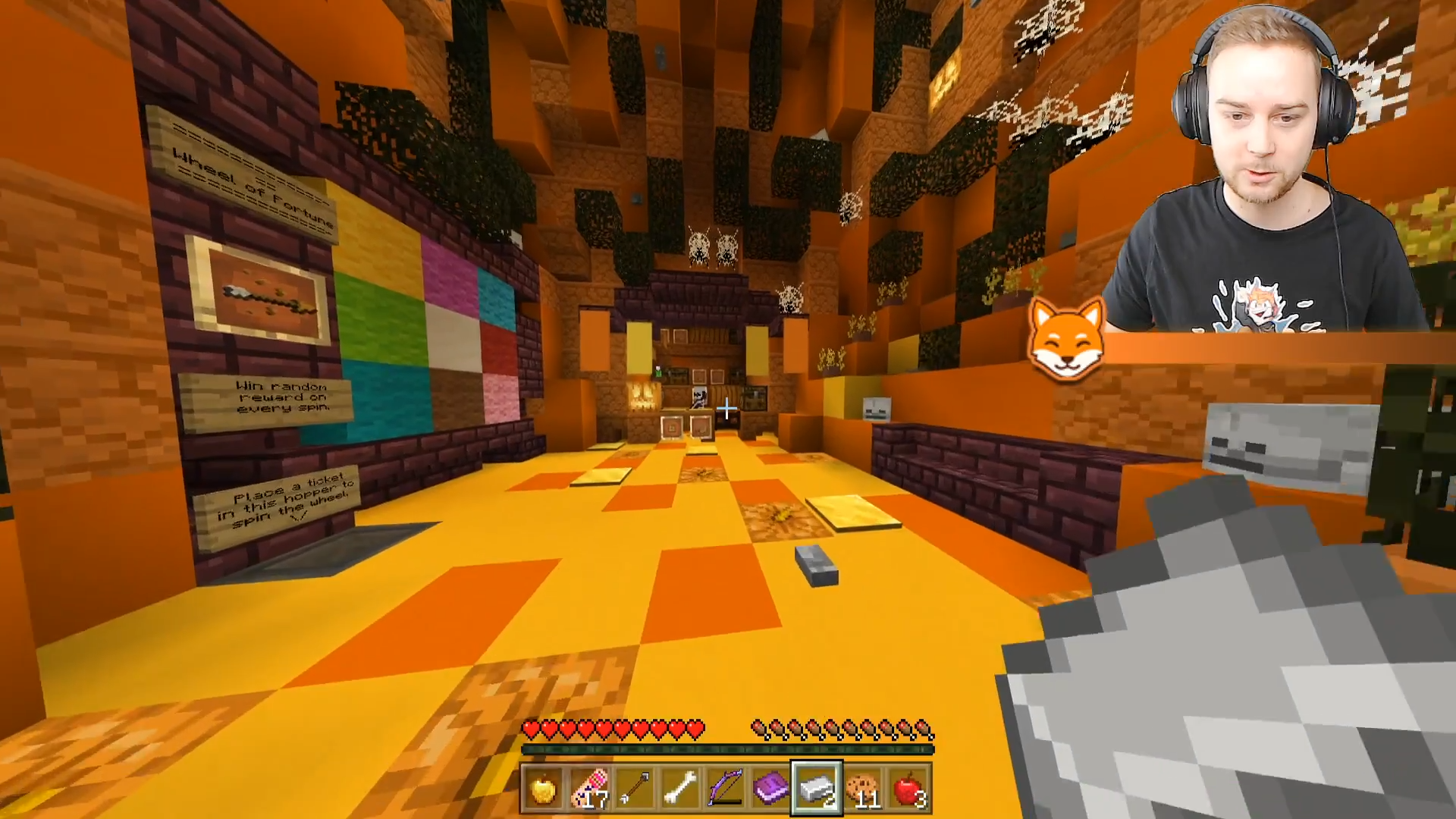Select the bone hotbar slot
This screenshot has width=1456, height=819.
coord(680,789)
